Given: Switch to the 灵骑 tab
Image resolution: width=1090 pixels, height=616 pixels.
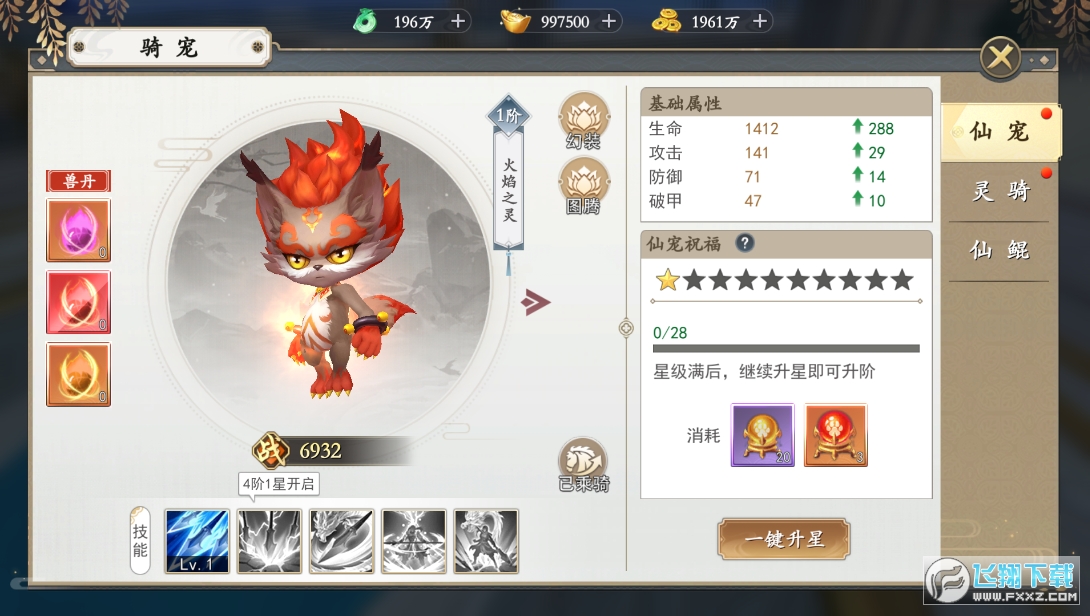Looking at the screenshot, I should point(998,191).
